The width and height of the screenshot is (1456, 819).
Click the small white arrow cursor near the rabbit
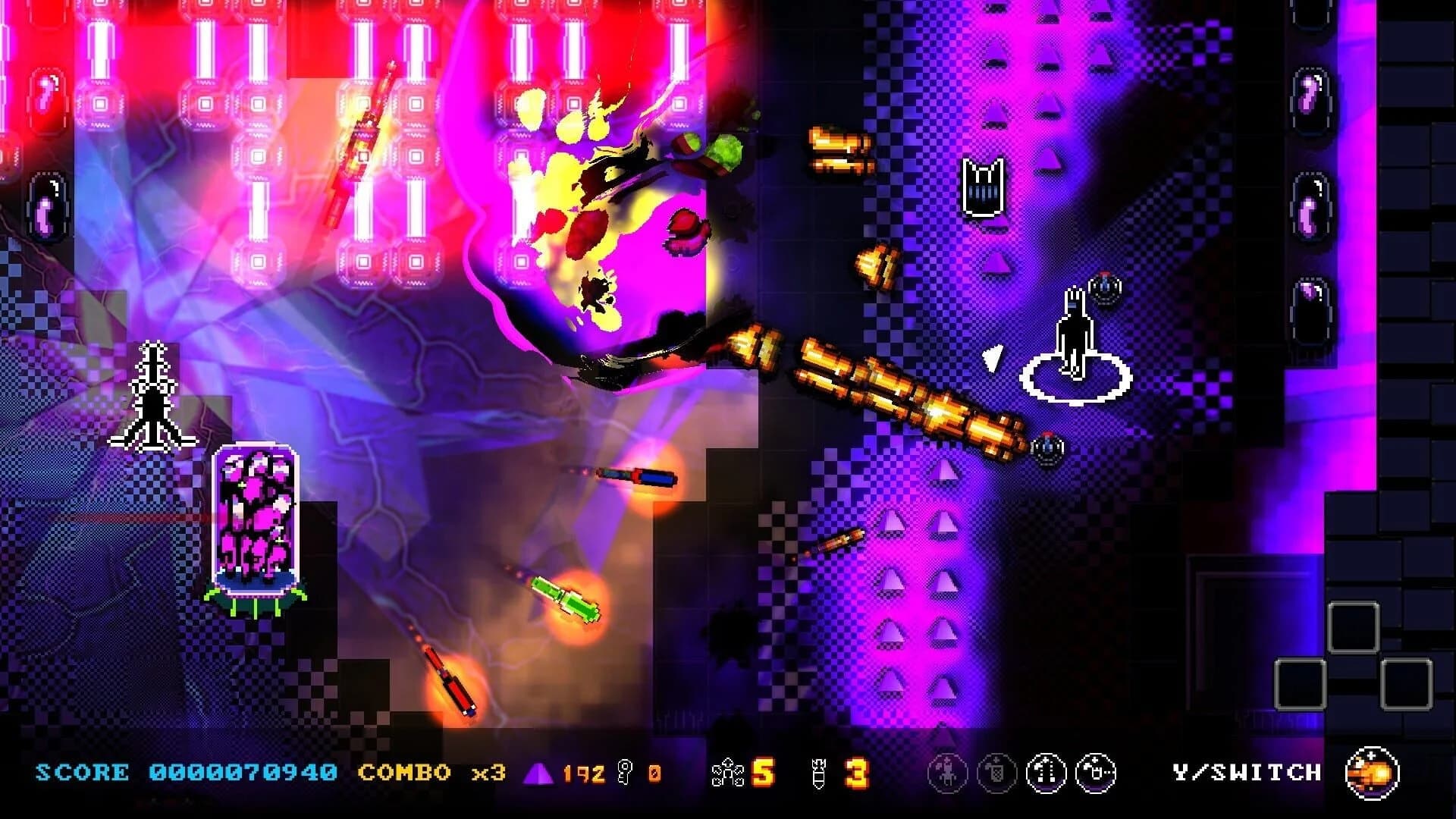(992, 358)
